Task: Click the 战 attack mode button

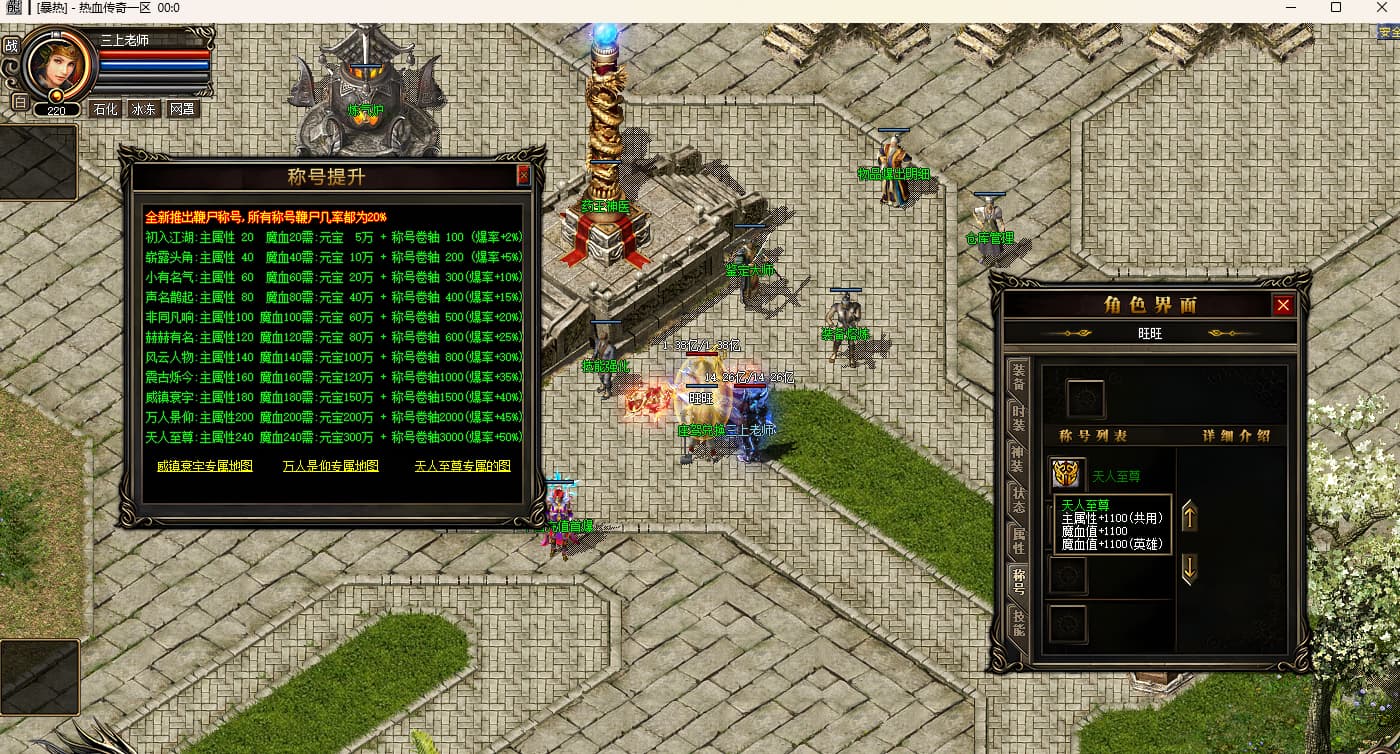Action: pos(11,45)
